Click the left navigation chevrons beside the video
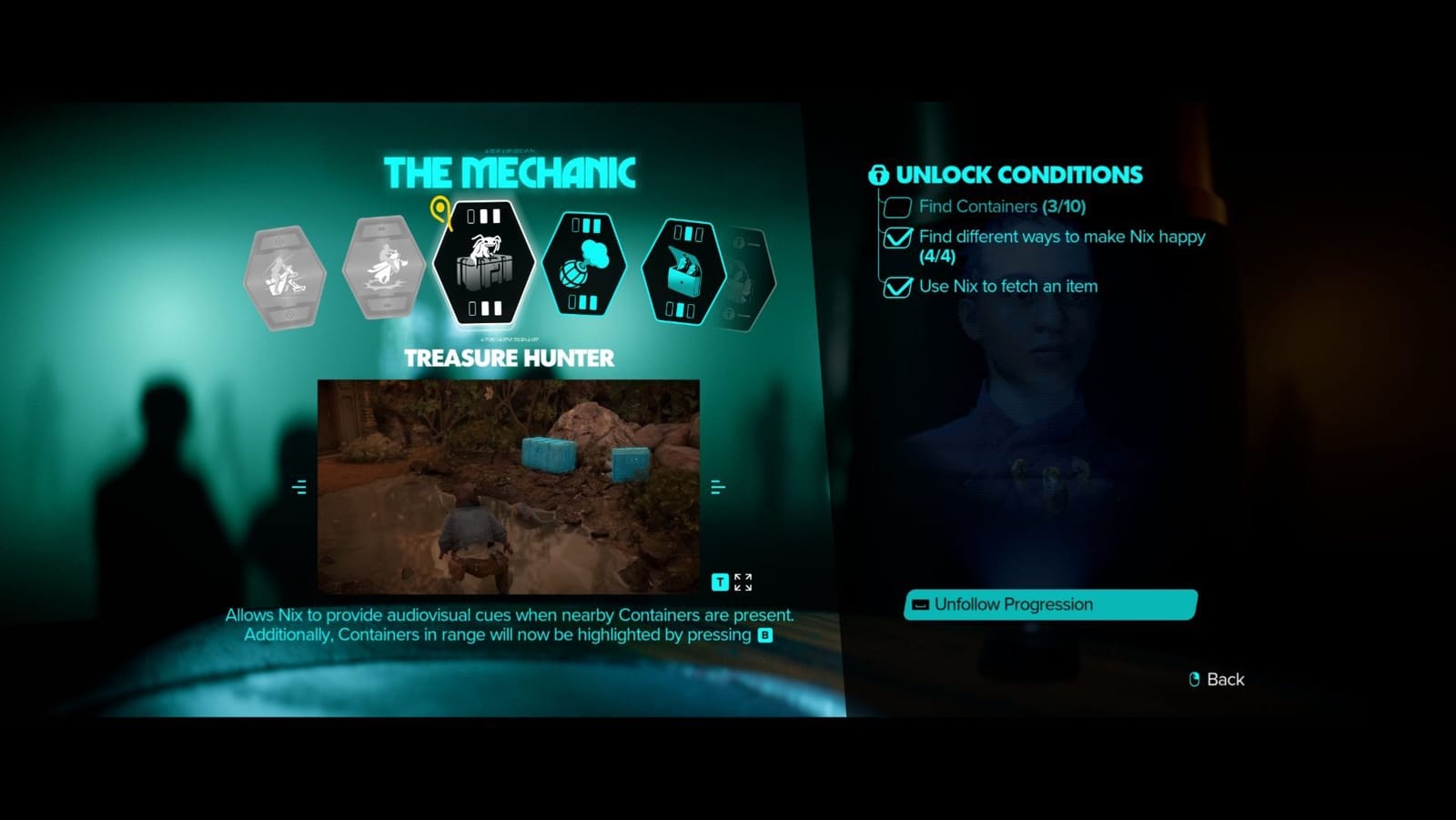This screenshot has width=1456, height=820. [x=299, y=487]
